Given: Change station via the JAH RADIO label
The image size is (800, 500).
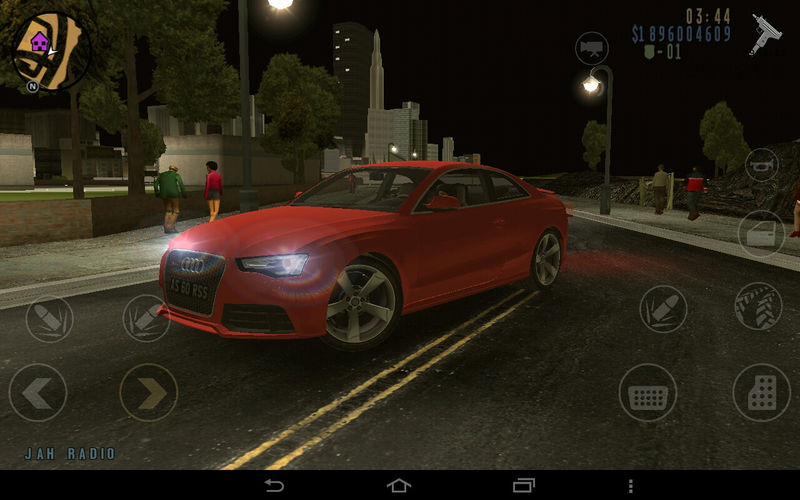Looking at the screenshot, I should click(x=70, y=454).
